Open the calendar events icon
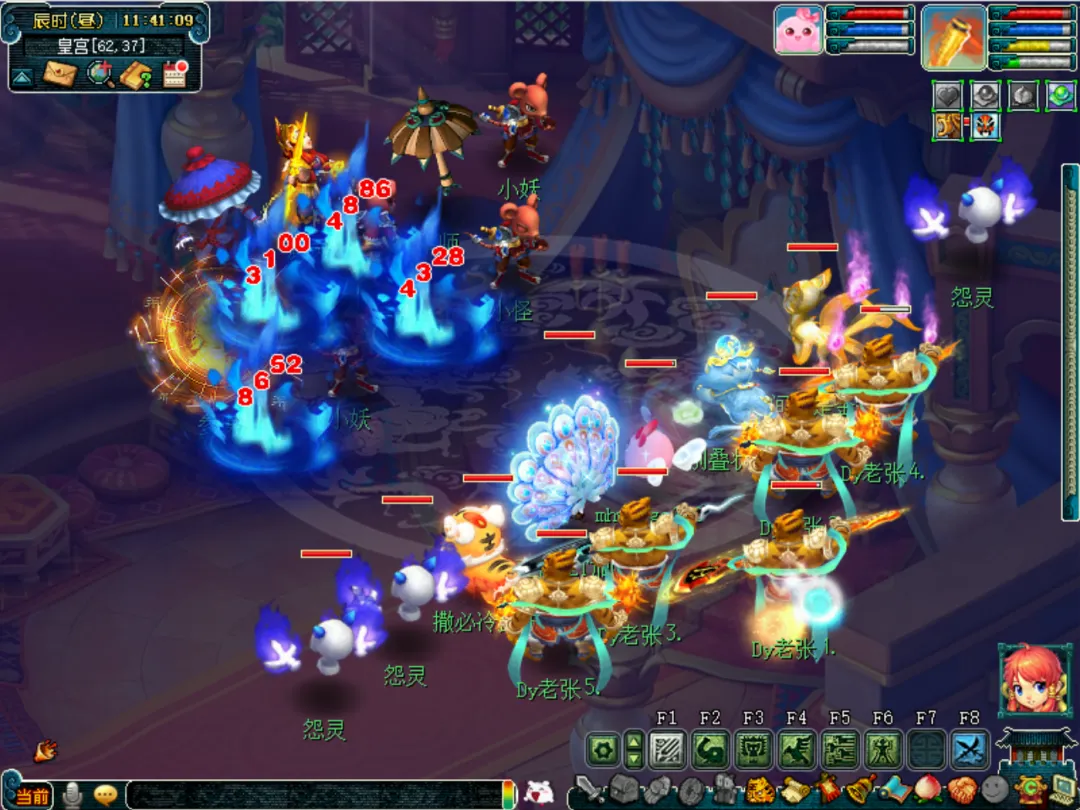Viewport: 1080px width, 810px height. click(x=175, y=74)
